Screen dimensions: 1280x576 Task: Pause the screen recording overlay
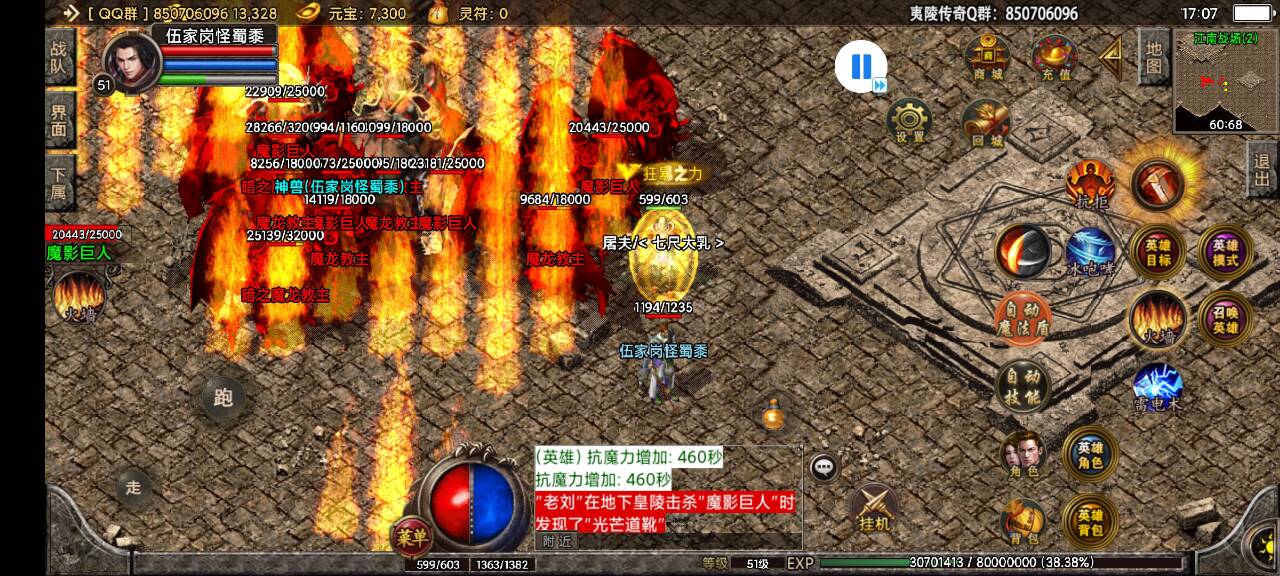(x=860, y=66)
